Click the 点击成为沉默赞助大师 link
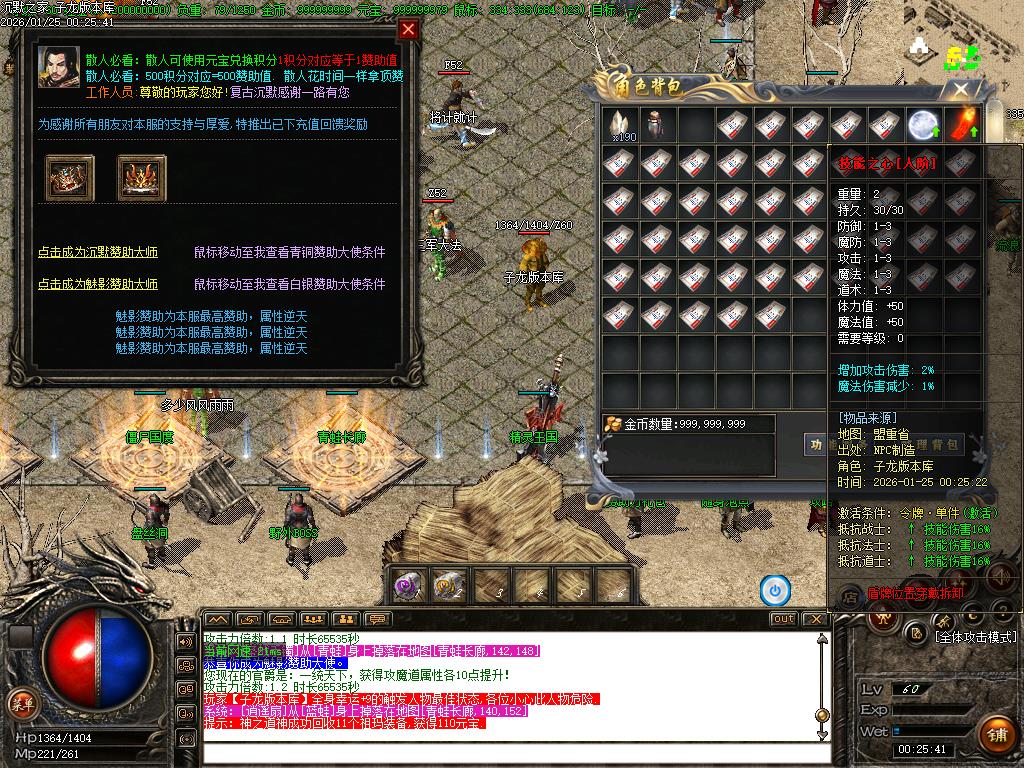Screen dimensions: 1024x768 click(x=98, y=252)
